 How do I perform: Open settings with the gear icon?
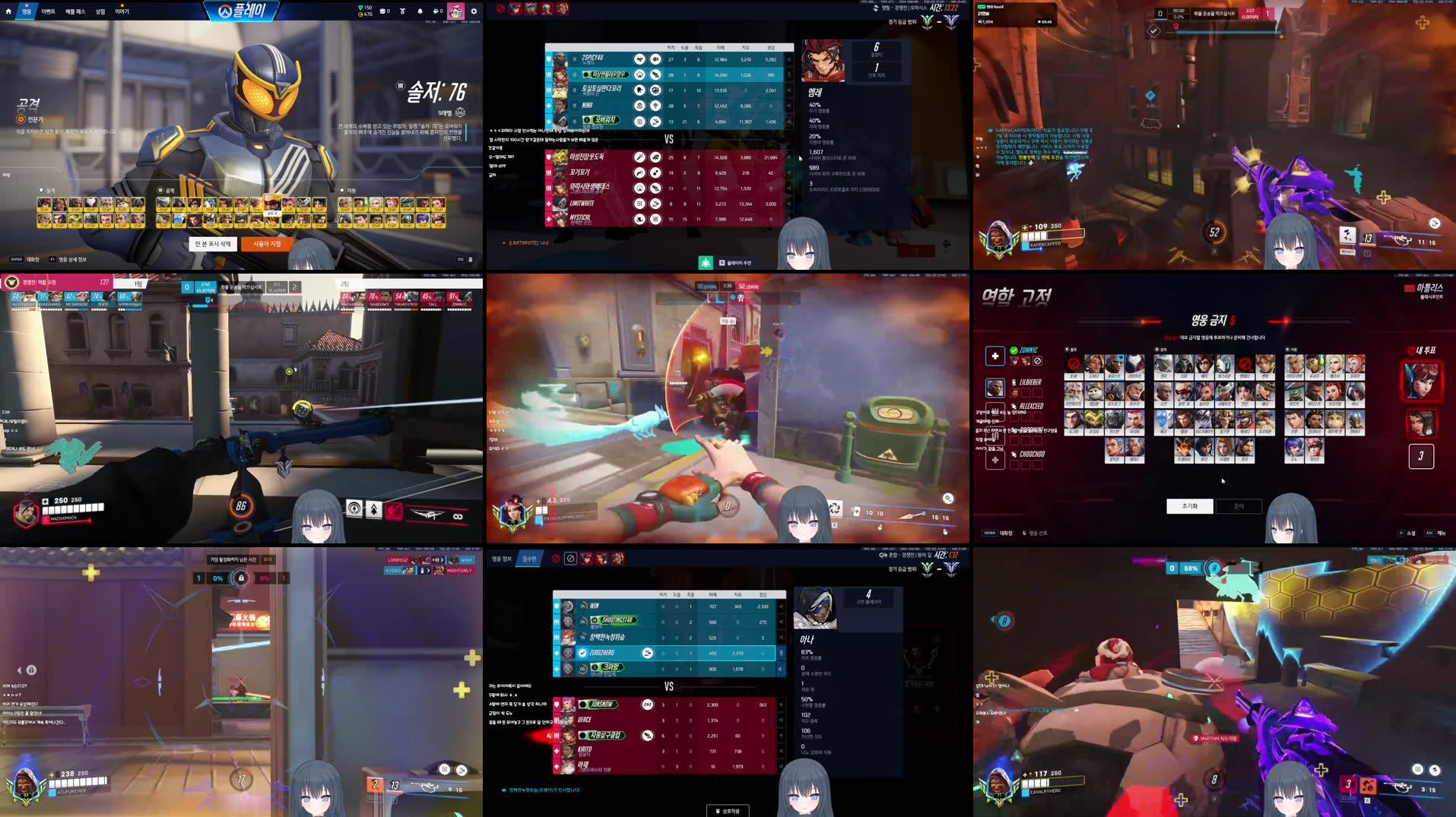pyautogui.click(x=474, y=11)
